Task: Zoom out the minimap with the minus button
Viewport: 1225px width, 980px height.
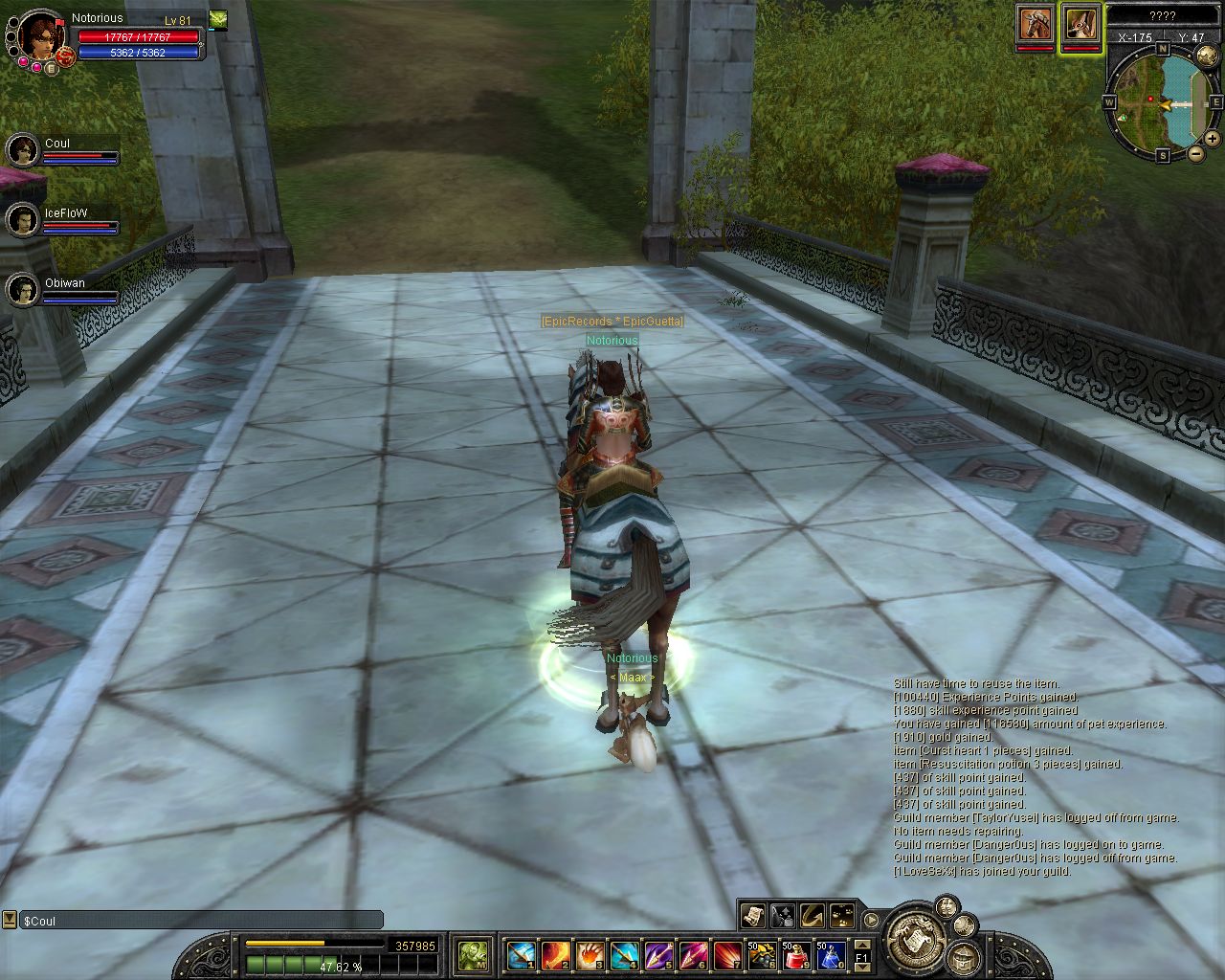Action: pyautogui.click(x=1196, y=153)
